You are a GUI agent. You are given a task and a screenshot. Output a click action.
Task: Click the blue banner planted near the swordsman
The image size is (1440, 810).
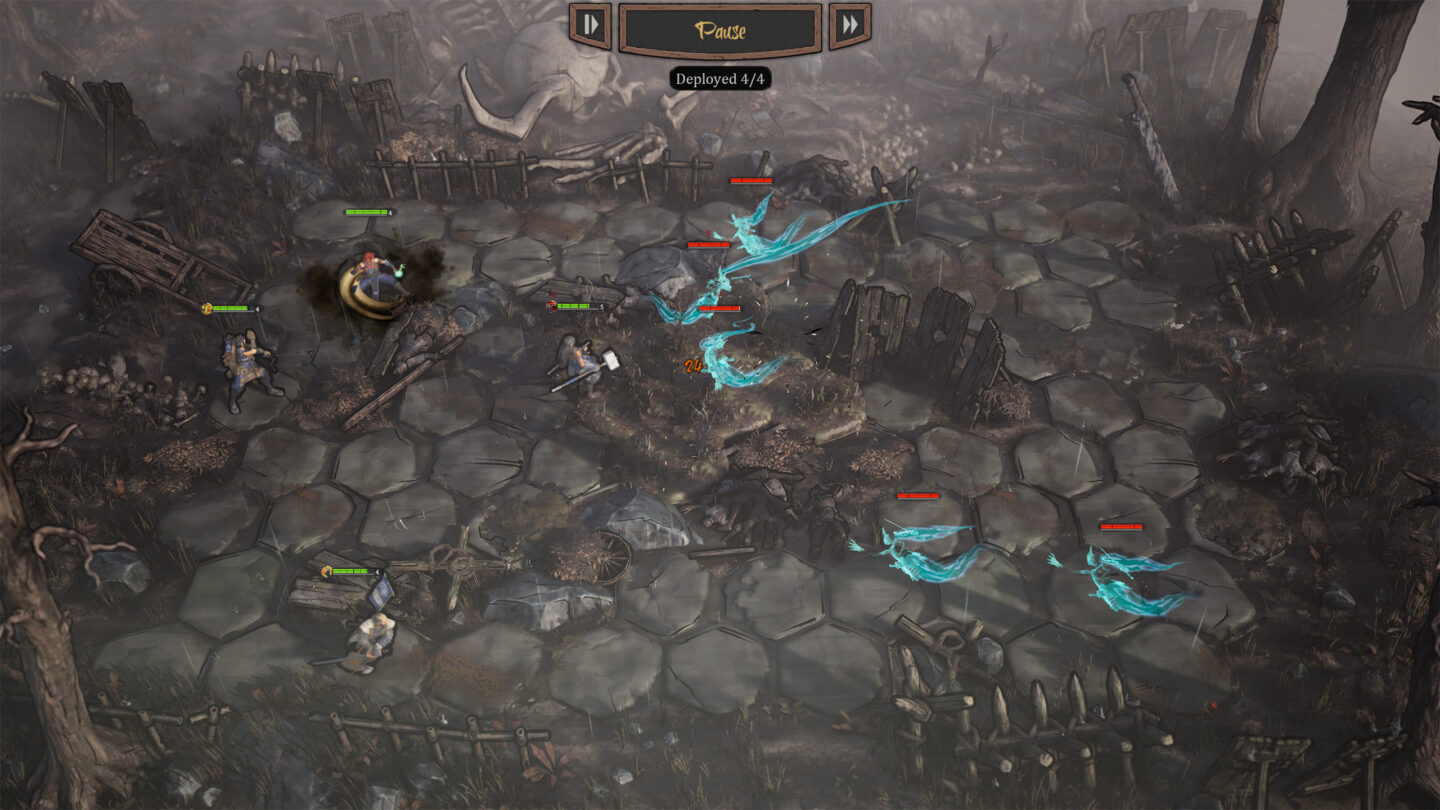coord(382,592)
